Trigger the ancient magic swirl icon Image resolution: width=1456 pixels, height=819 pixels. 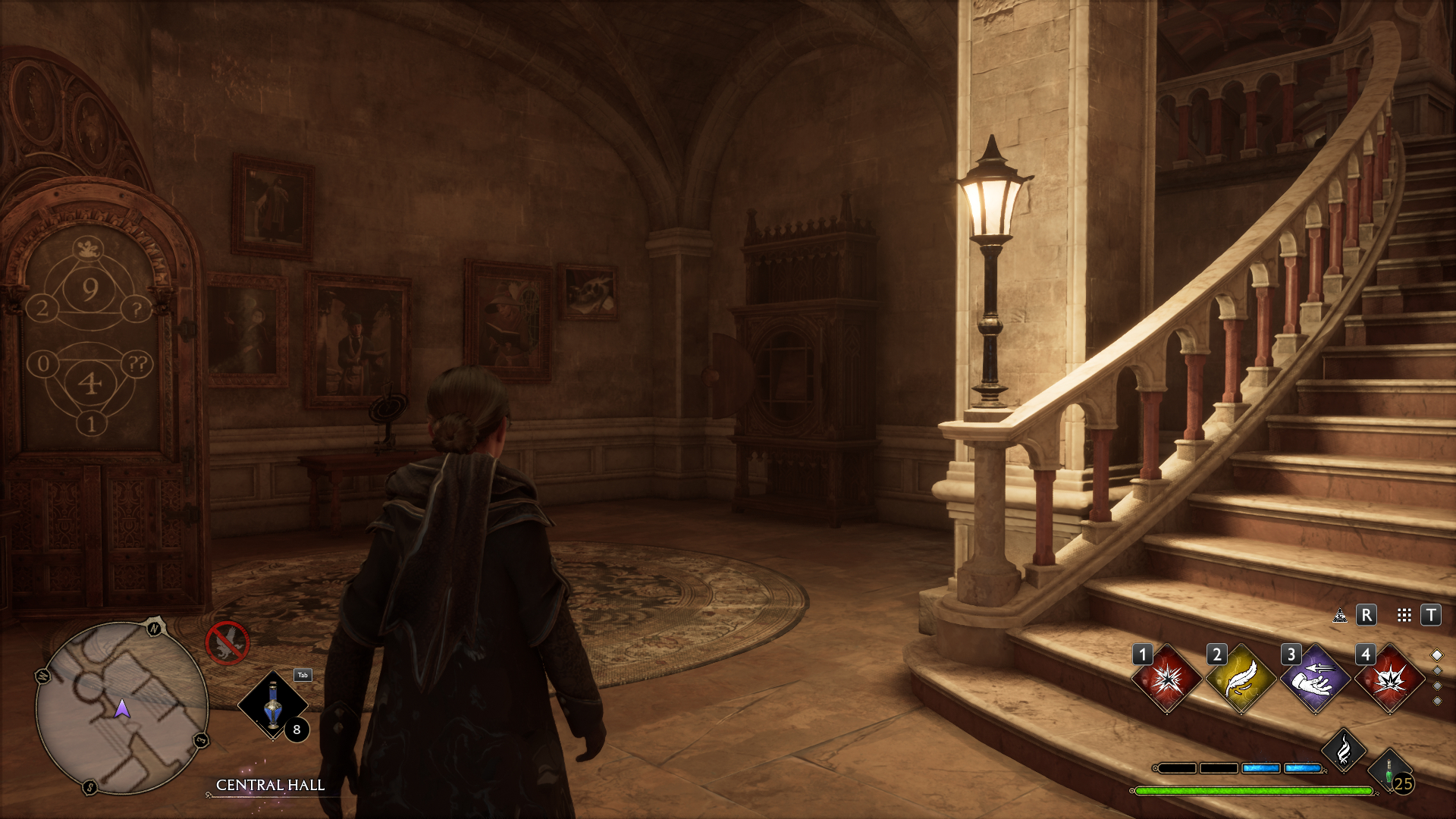[x=1344, y=751]
